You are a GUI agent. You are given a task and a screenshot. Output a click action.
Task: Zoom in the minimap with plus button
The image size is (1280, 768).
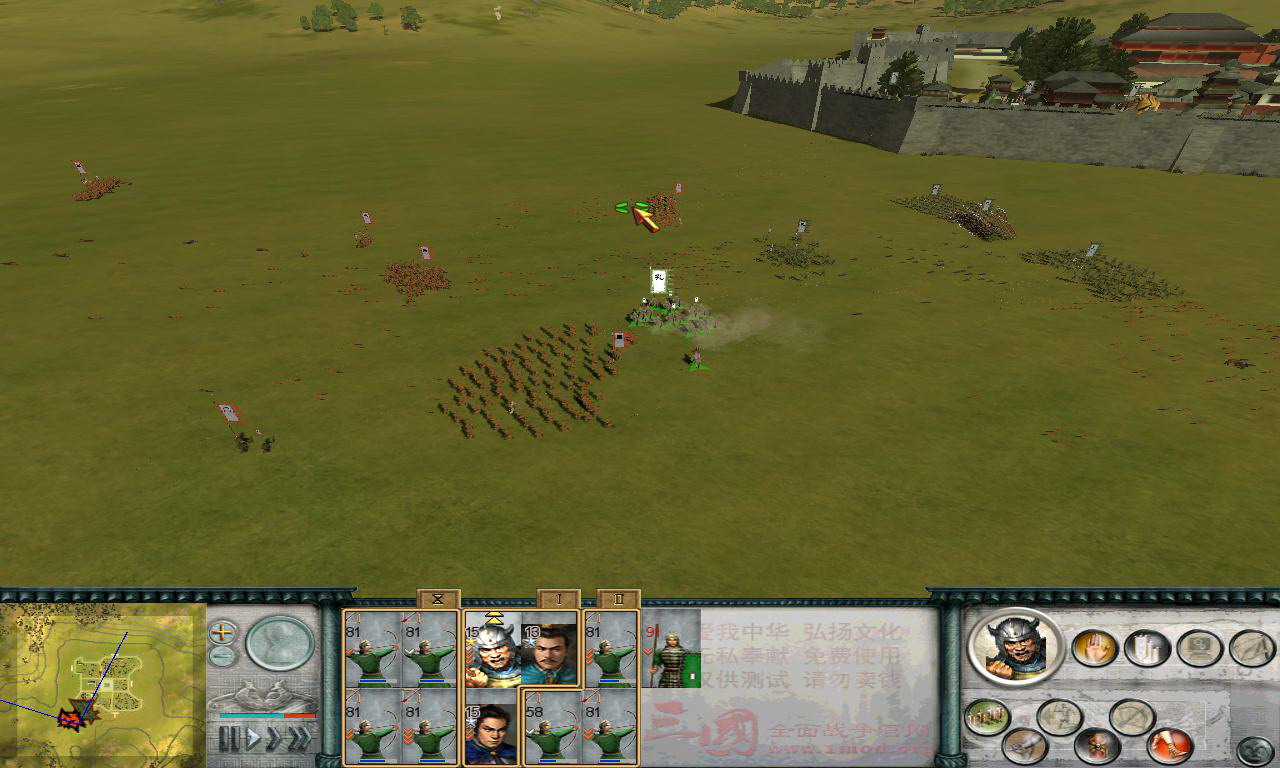tap(222, 632)
